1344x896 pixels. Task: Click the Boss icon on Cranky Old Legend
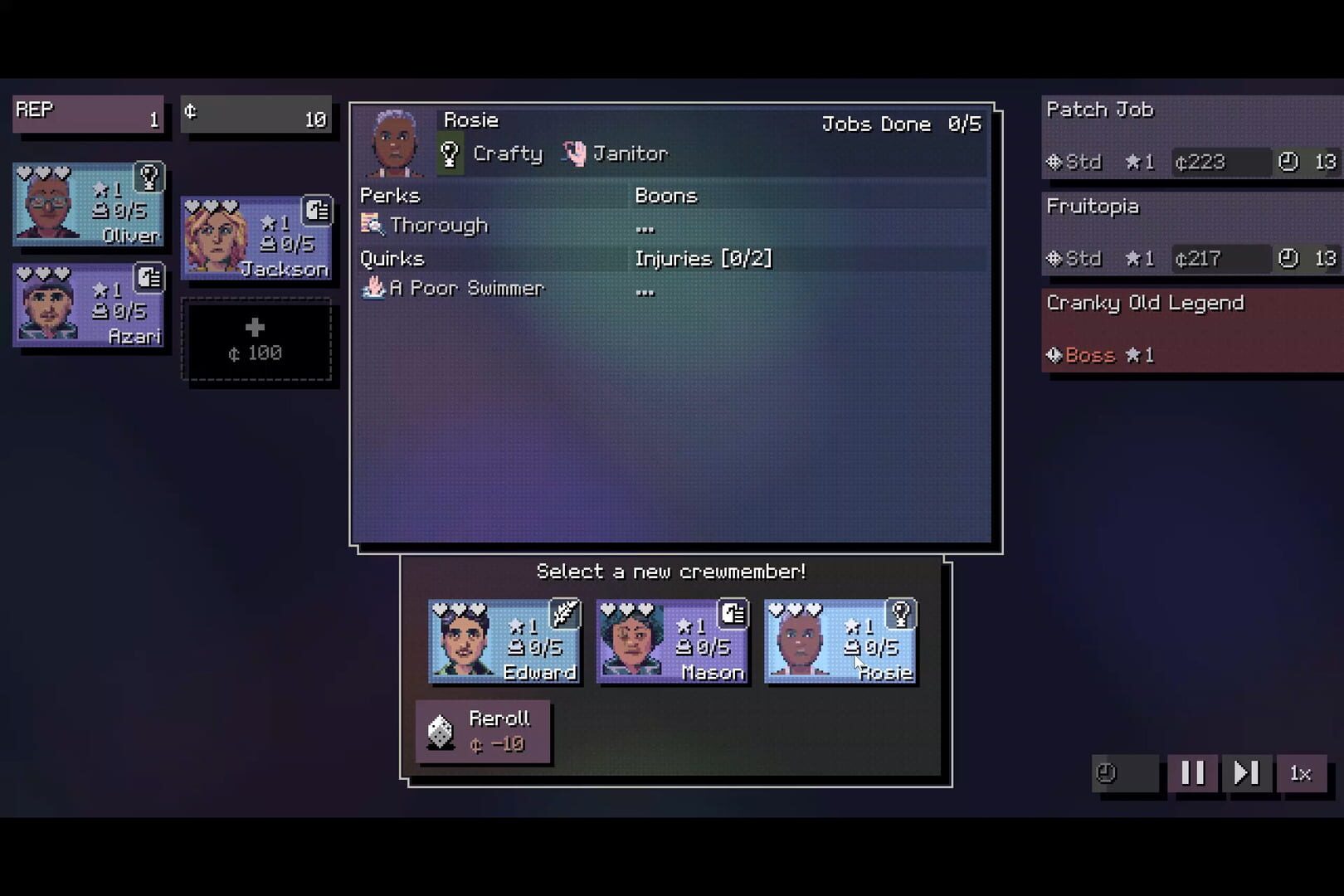tap(1054, 355)
